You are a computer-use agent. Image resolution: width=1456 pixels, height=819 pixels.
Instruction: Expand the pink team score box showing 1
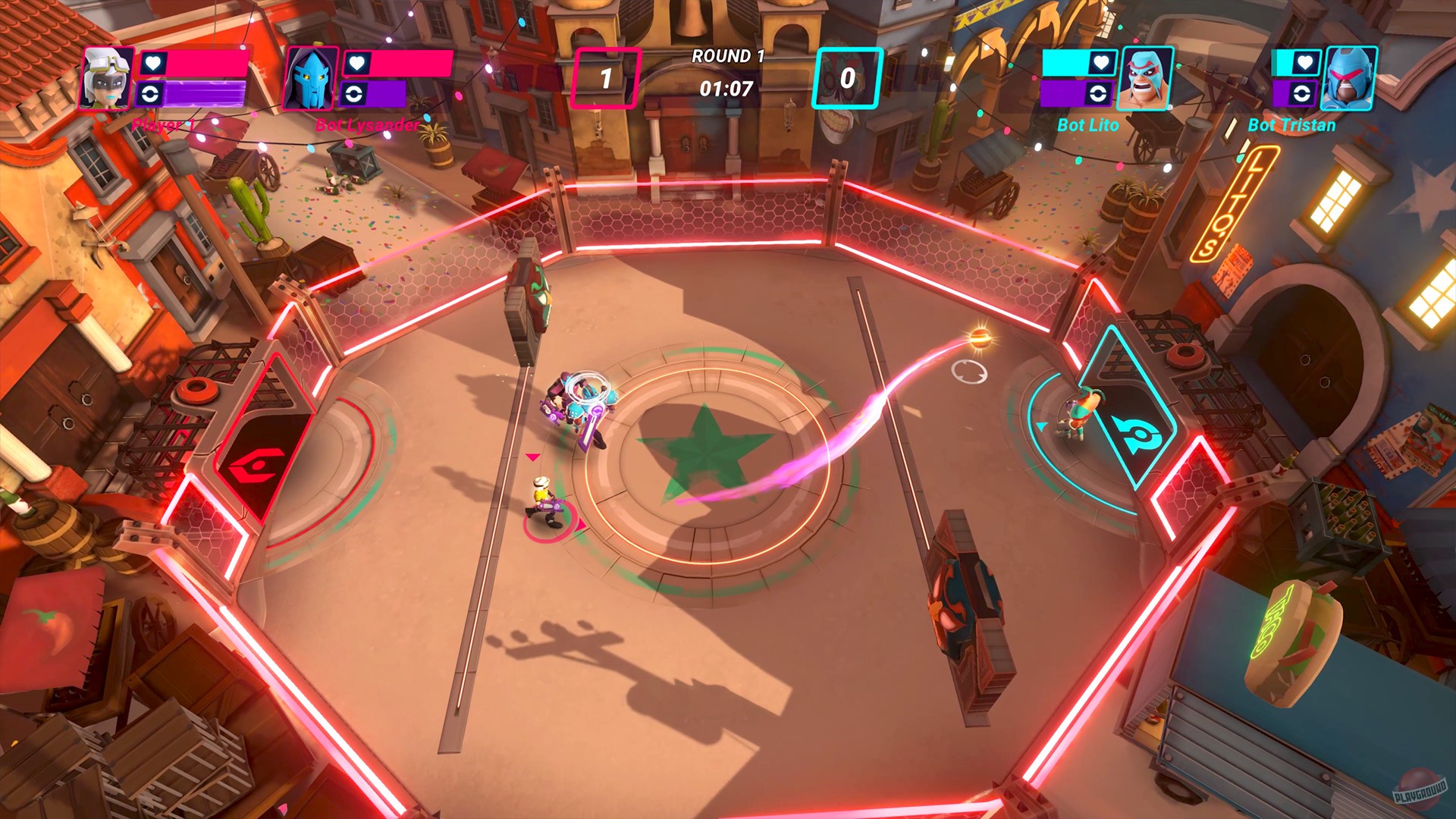coord(606,77)
